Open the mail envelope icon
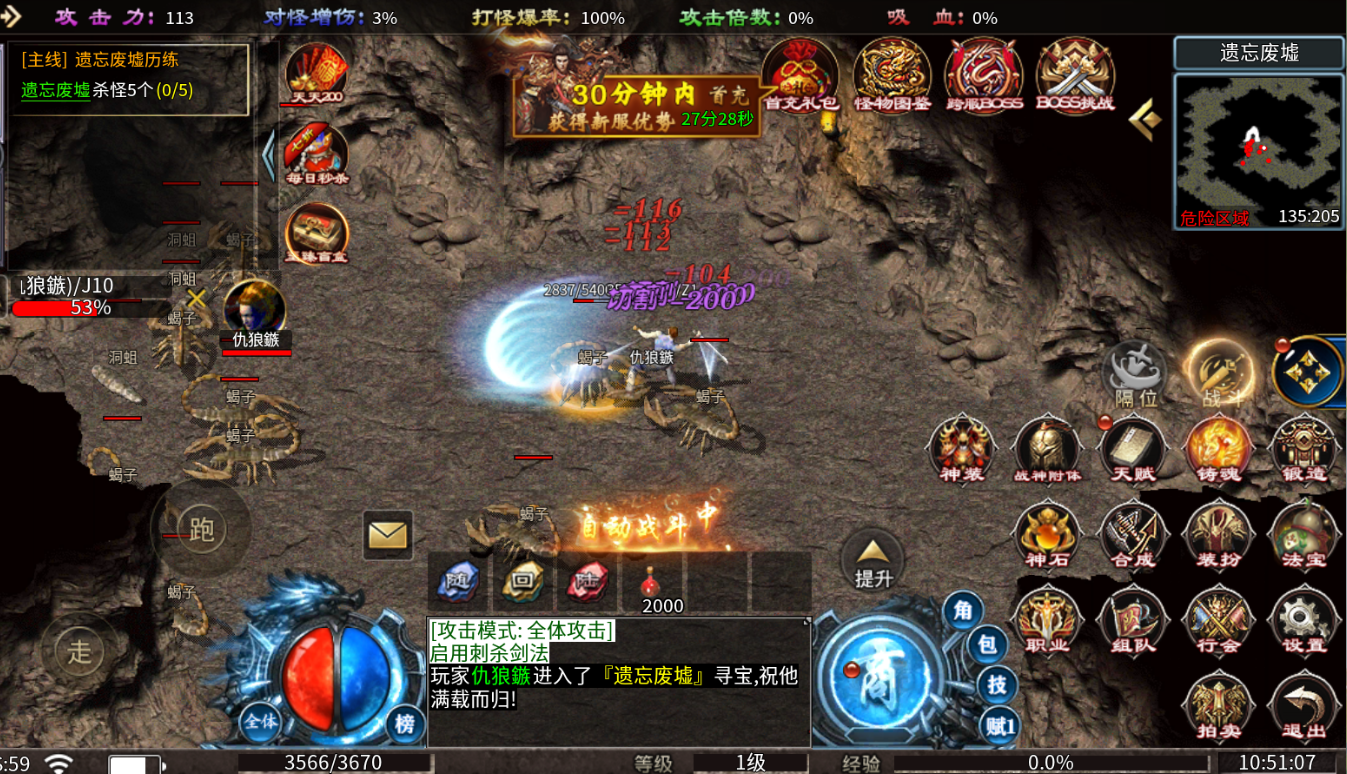The height and width of the screenshot is (774, 1347). point(387,535)
